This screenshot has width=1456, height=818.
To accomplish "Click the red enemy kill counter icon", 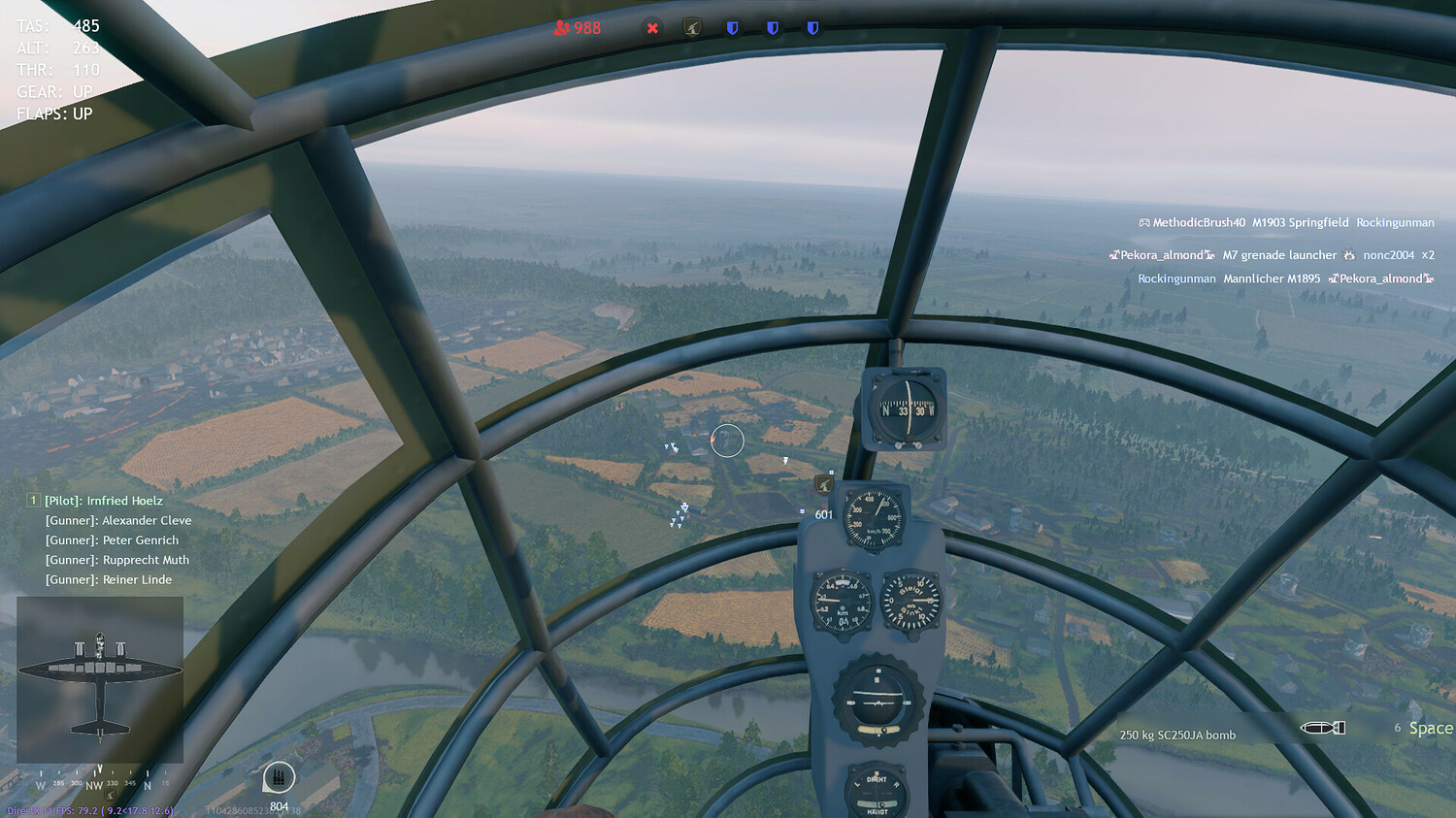I will [x=561, y=28].
